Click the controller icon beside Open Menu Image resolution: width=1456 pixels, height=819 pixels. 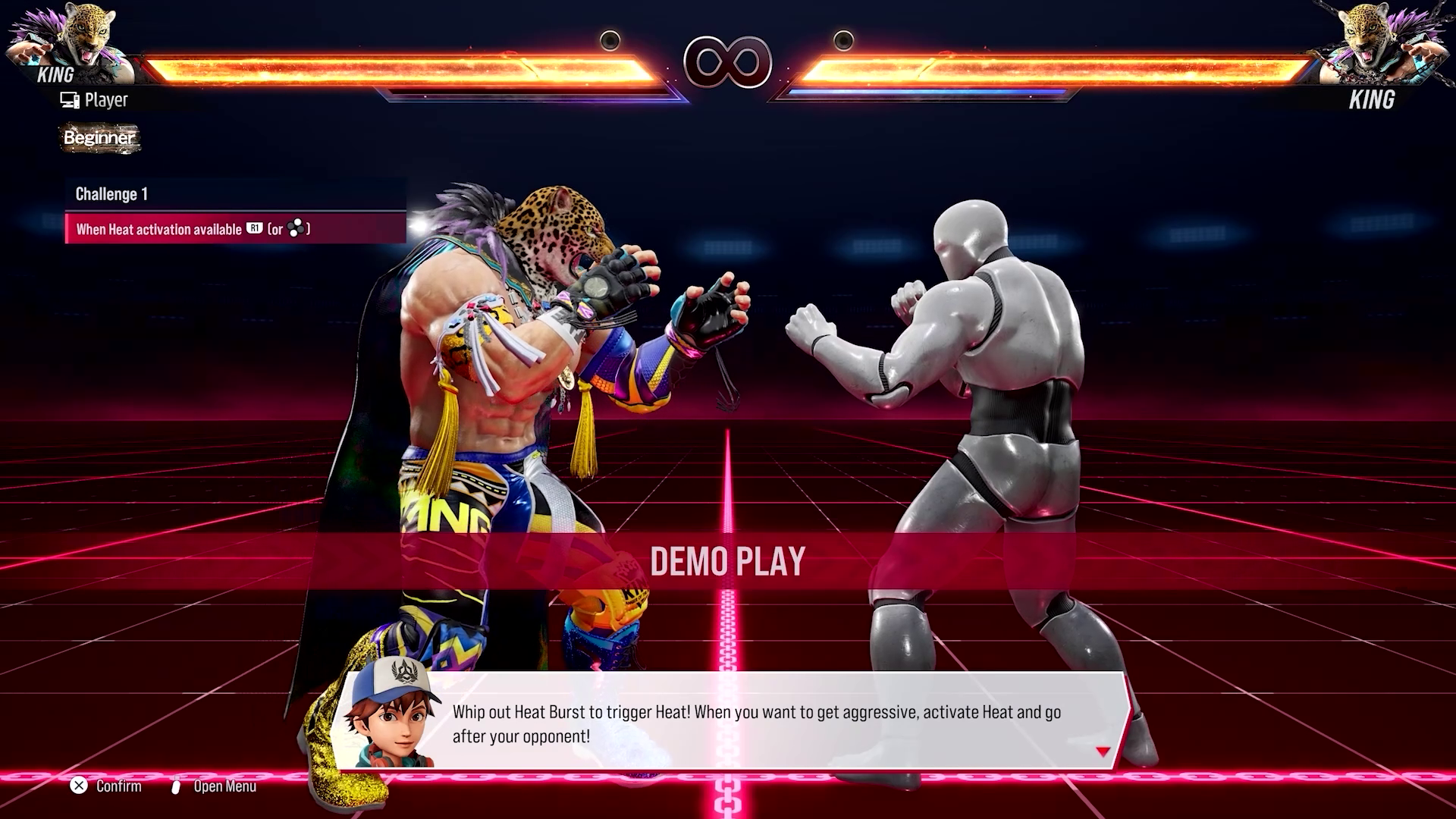click(x=176, y=786)
